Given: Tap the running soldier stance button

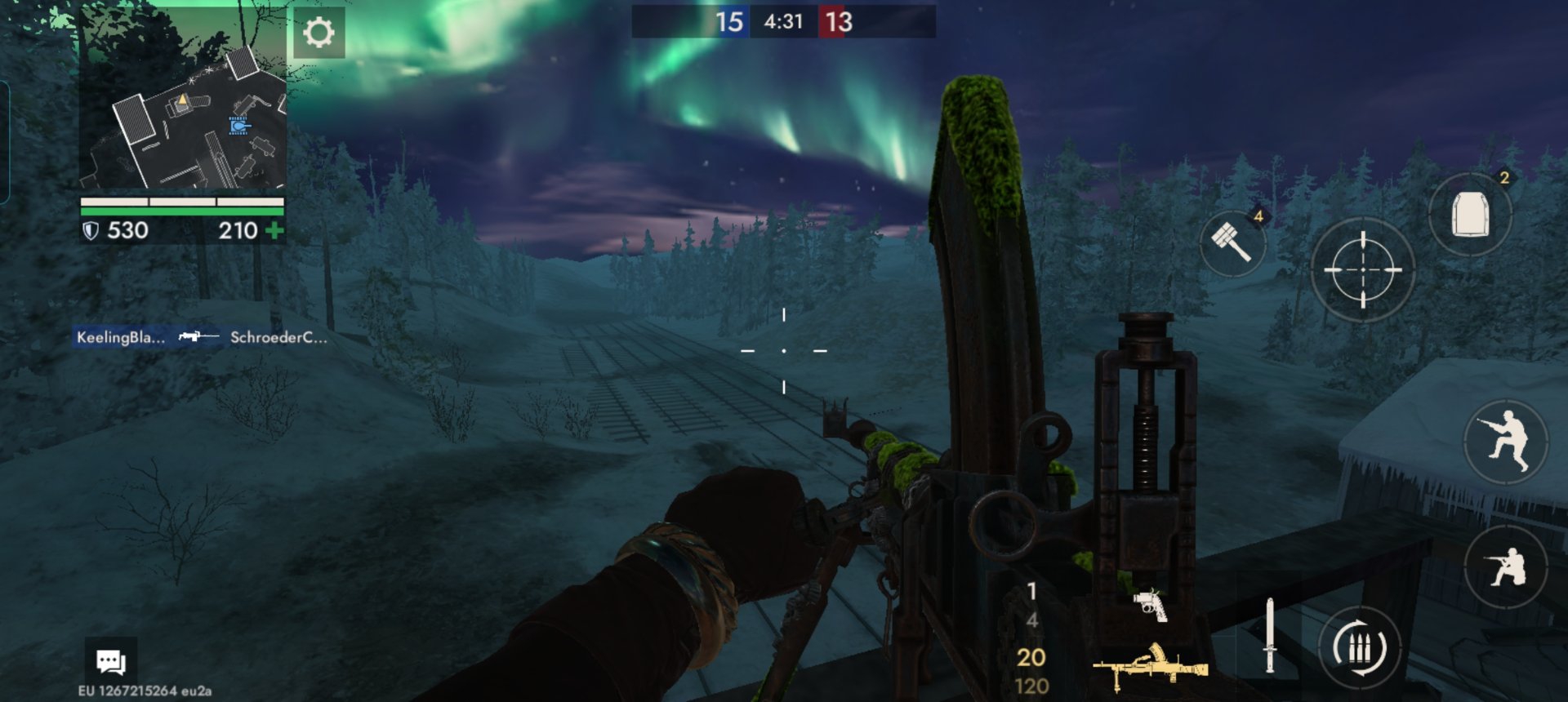Looking at the screenshot, I should click(x=1505, y=442).
